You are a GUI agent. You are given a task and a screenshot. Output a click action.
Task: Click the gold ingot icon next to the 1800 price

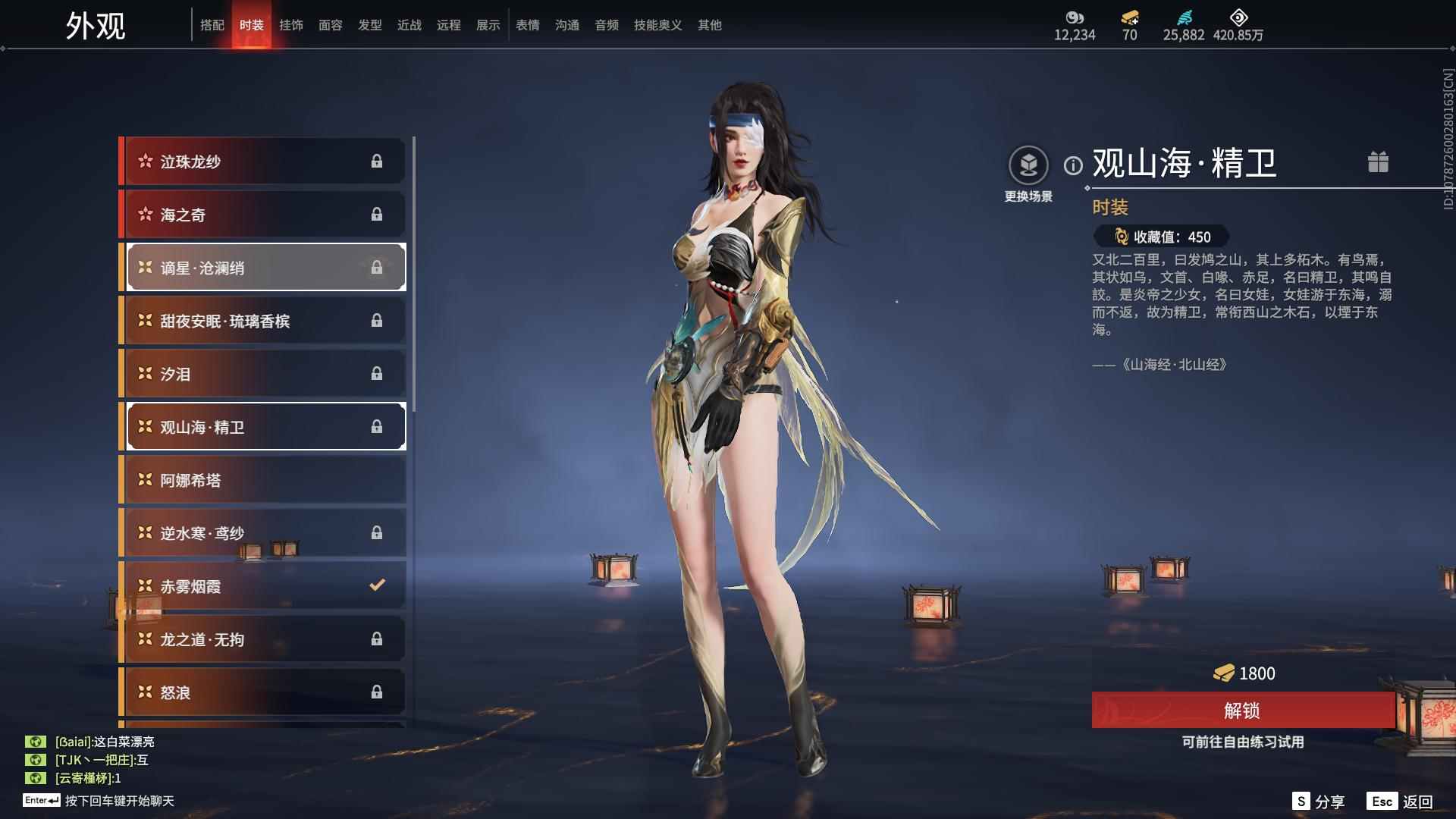[x=1223, y=673]
